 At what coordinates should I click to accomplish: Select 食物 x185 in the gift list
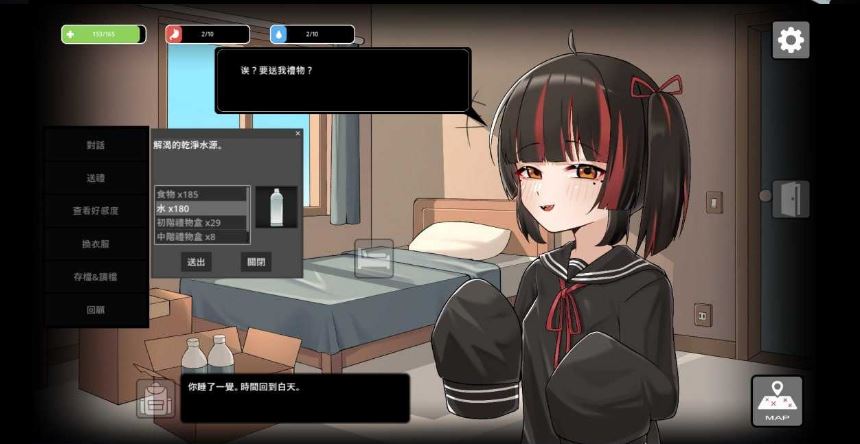click(x=200, y=194)
